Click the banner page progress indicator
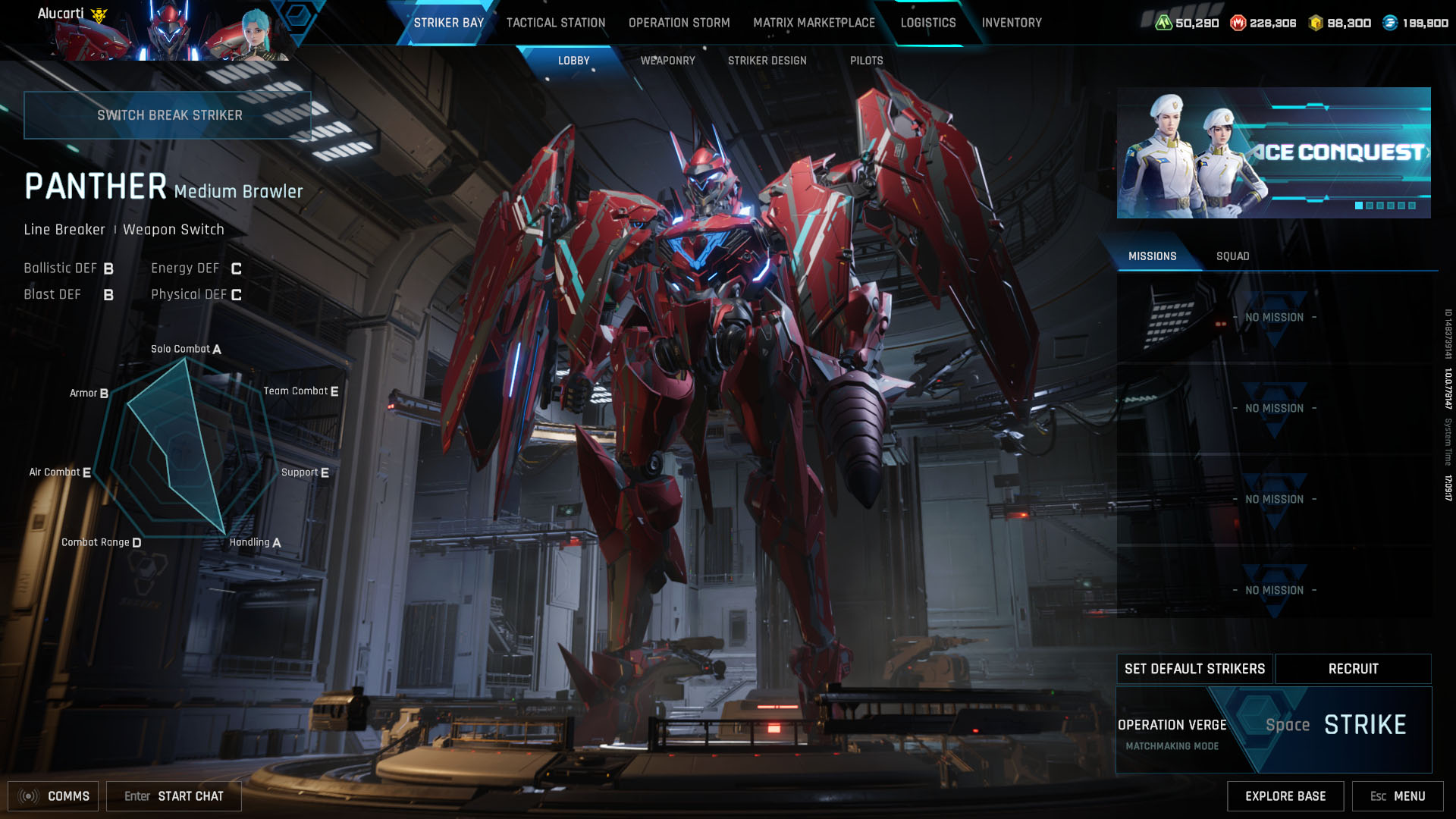1456x819 pixels. [x=1384, y=204]
